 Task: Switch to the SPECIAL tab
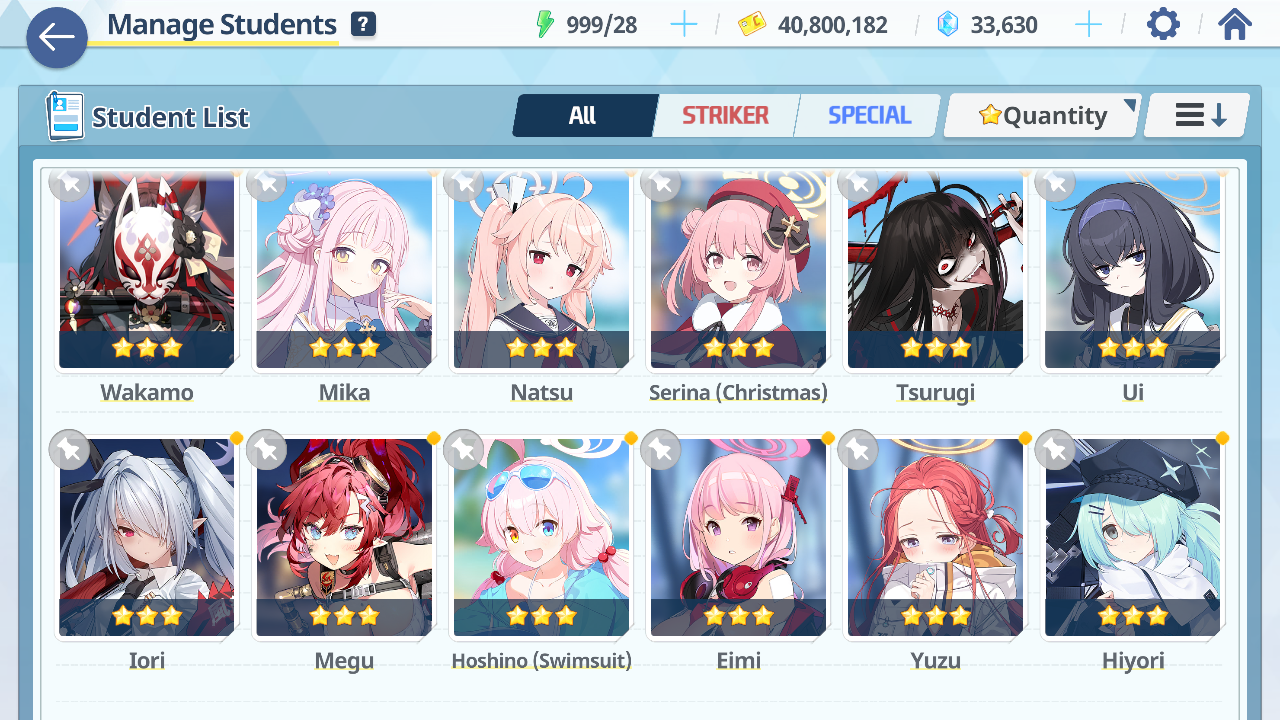[x=869, y=116]
